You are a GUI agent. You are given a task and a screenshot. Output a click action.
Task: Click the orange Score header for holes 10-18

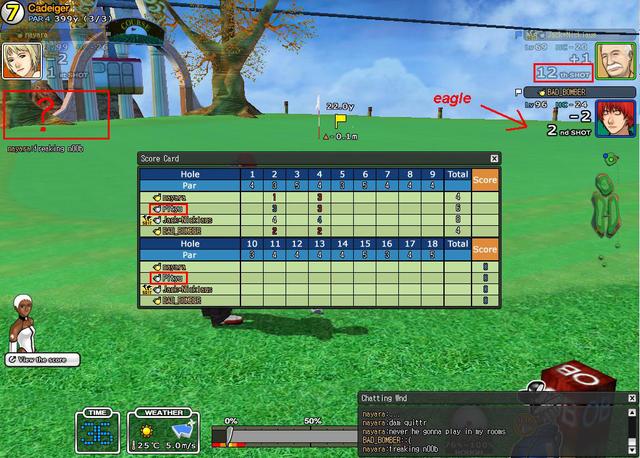pos(484,248)
